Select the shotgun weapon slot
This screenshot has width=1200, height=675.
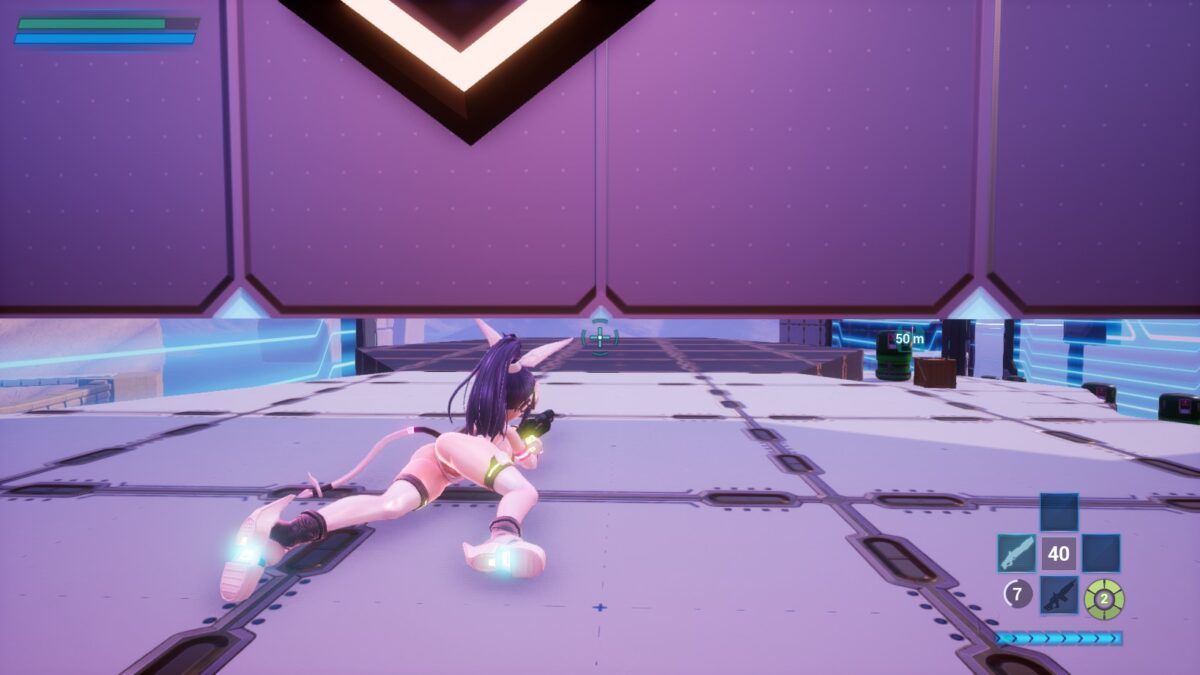(x=1016, y=553)
